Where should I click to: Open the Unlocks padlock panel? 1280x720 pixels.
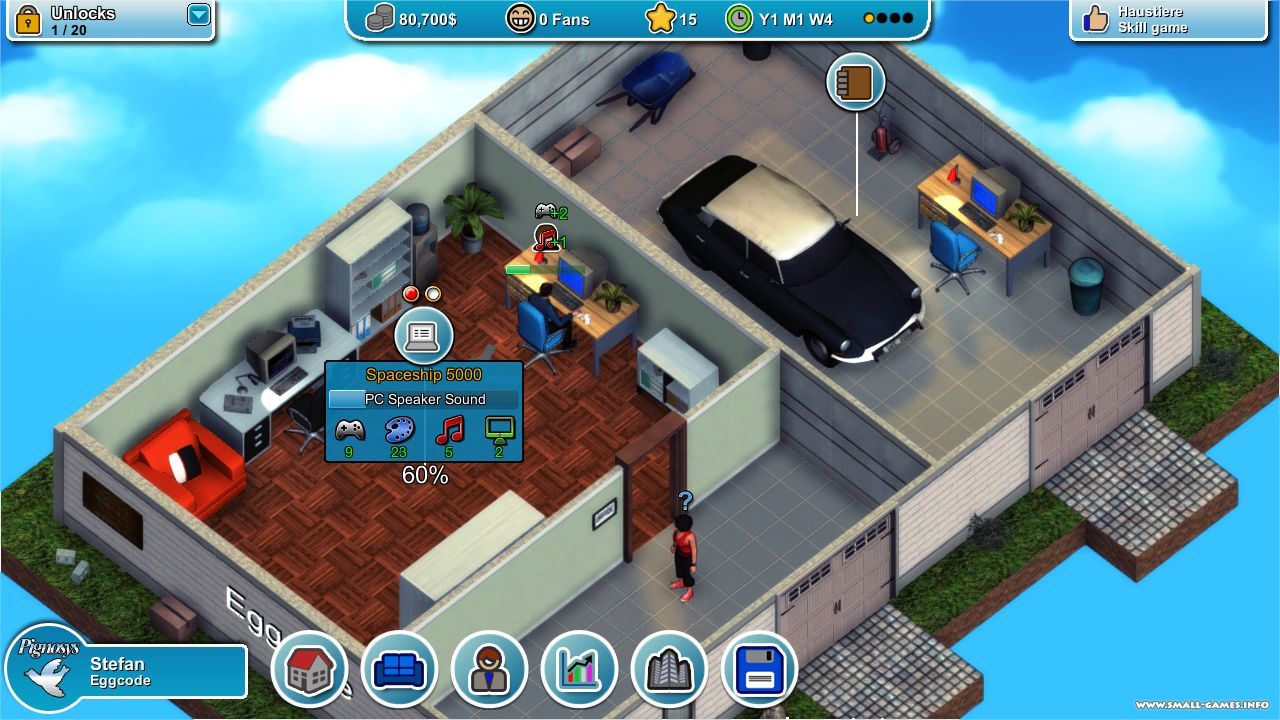(x=28, y=19)
